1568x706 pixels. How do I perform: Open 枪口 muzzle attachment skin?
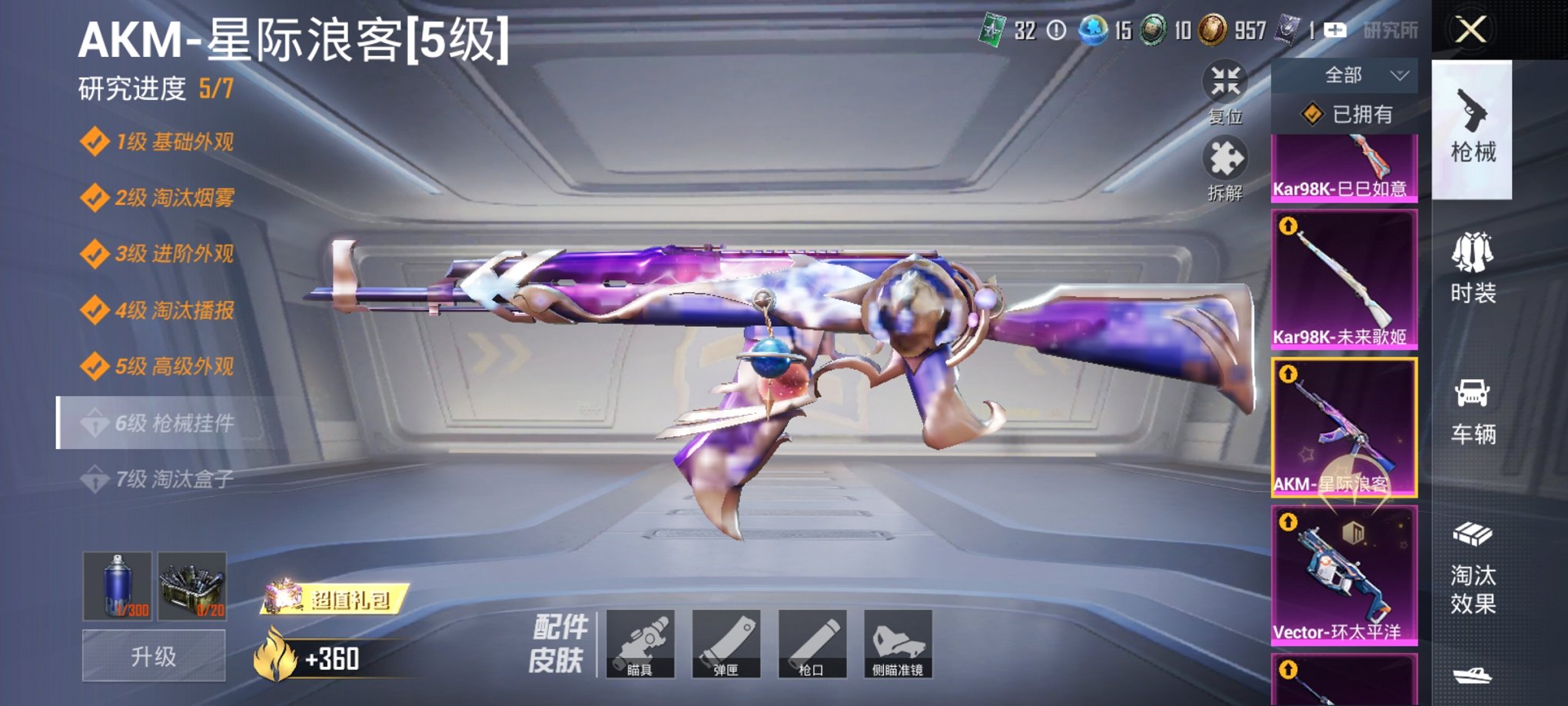coord(813,644)
